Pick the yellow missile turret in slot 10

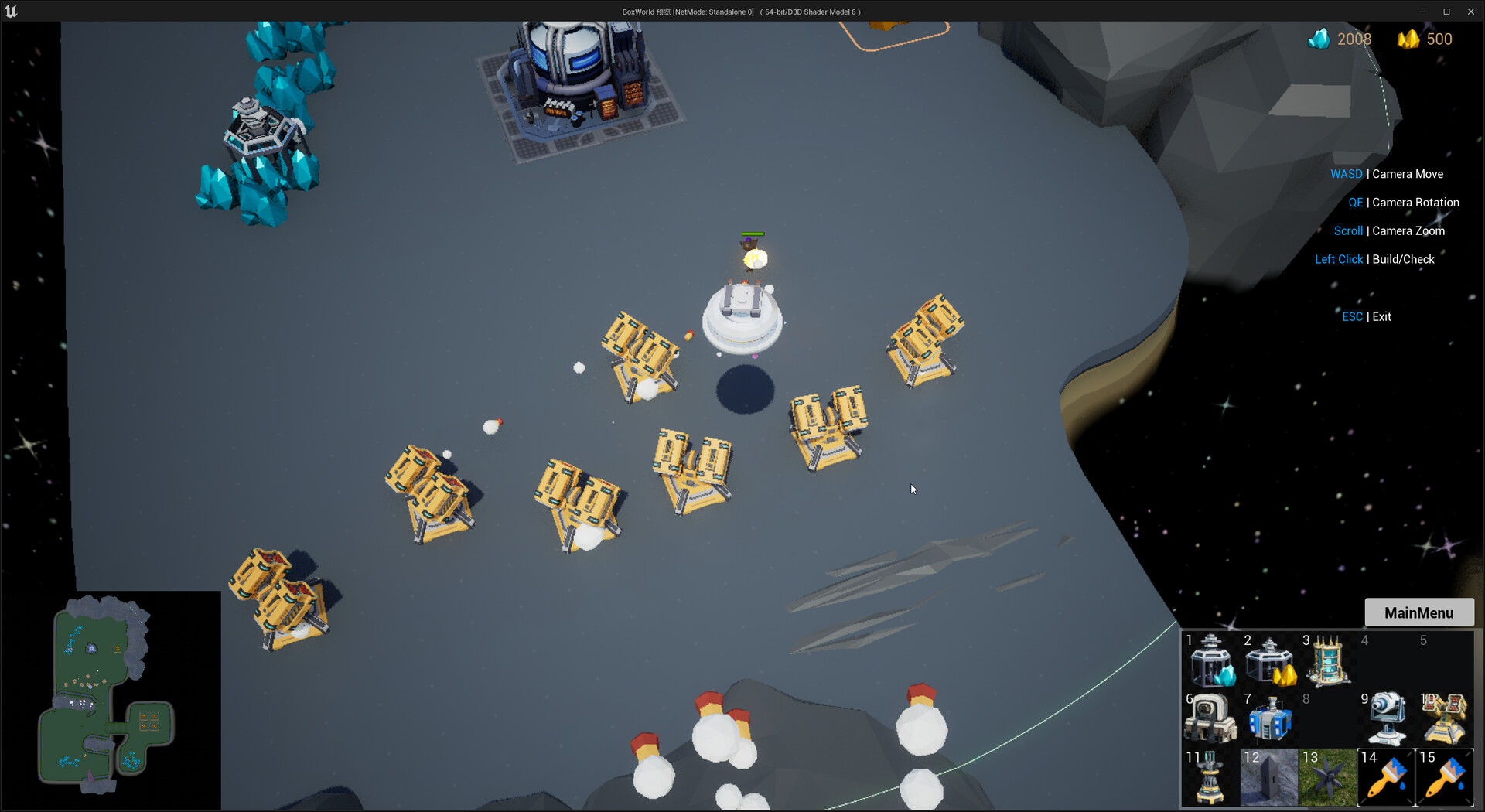point(1444,719)
